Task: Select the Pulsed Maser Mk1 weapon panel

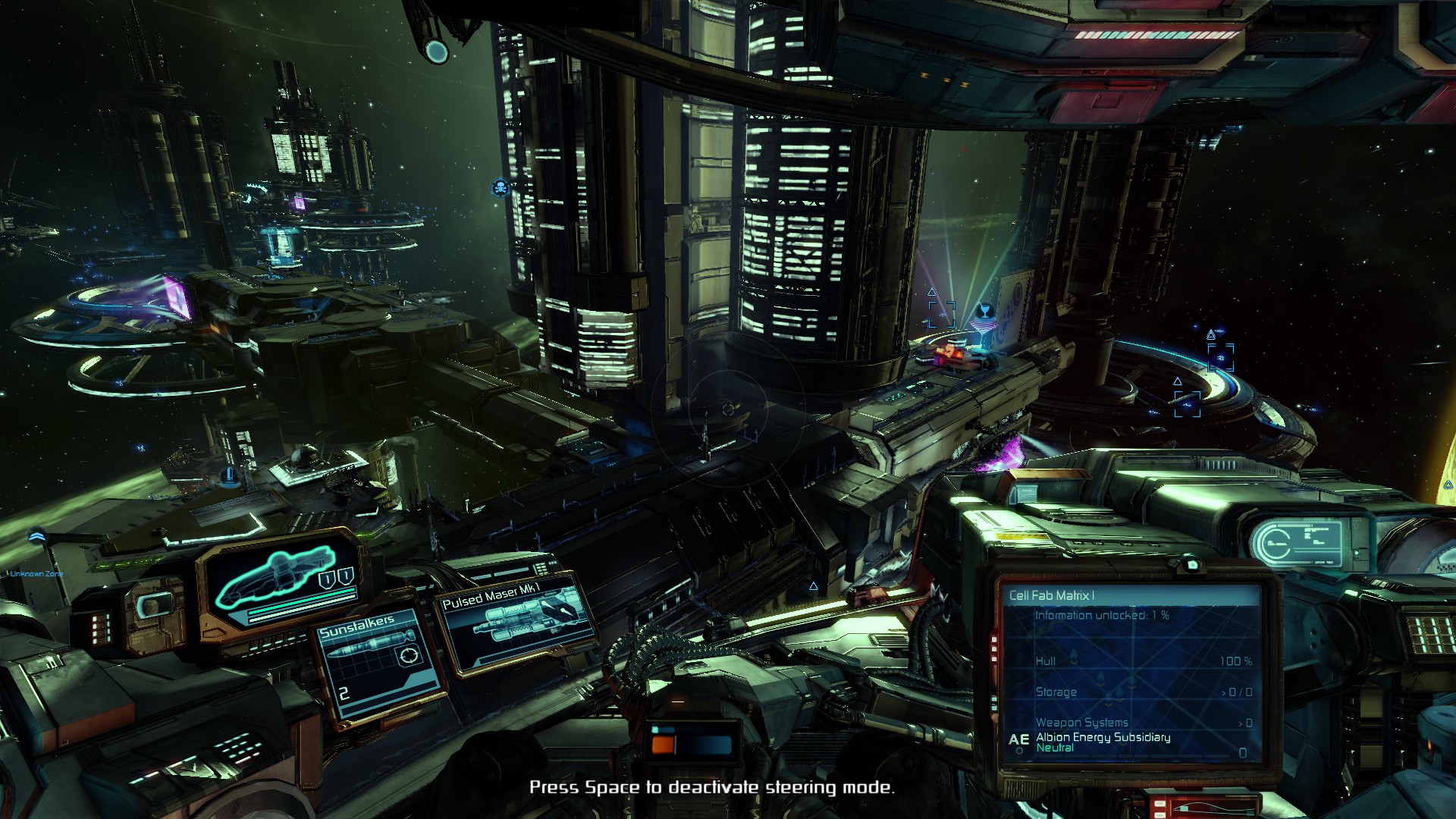Action: point(517,624)
